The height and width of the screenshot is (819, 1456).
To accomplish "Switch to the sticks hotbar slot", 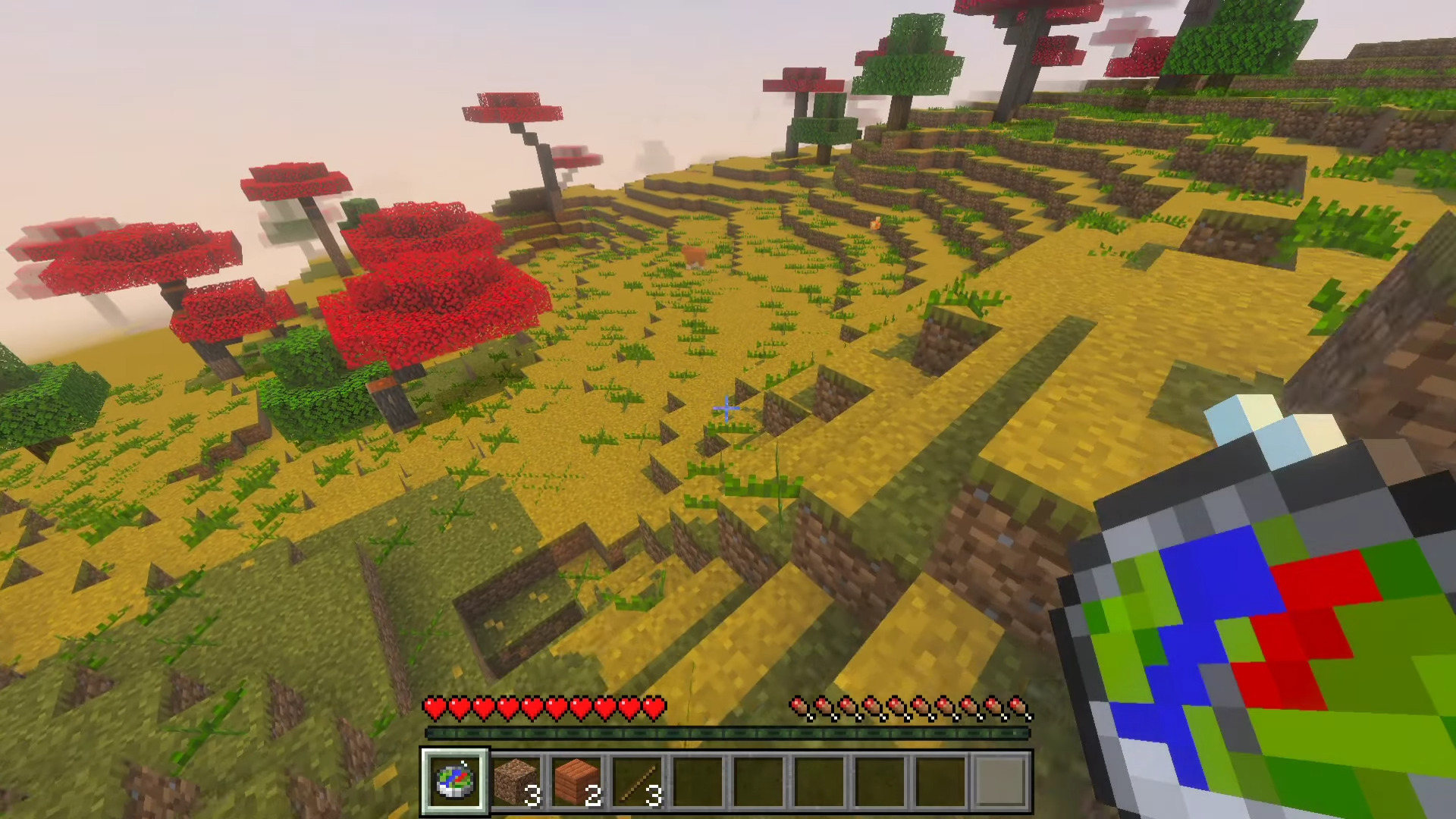I will [637, 780].
